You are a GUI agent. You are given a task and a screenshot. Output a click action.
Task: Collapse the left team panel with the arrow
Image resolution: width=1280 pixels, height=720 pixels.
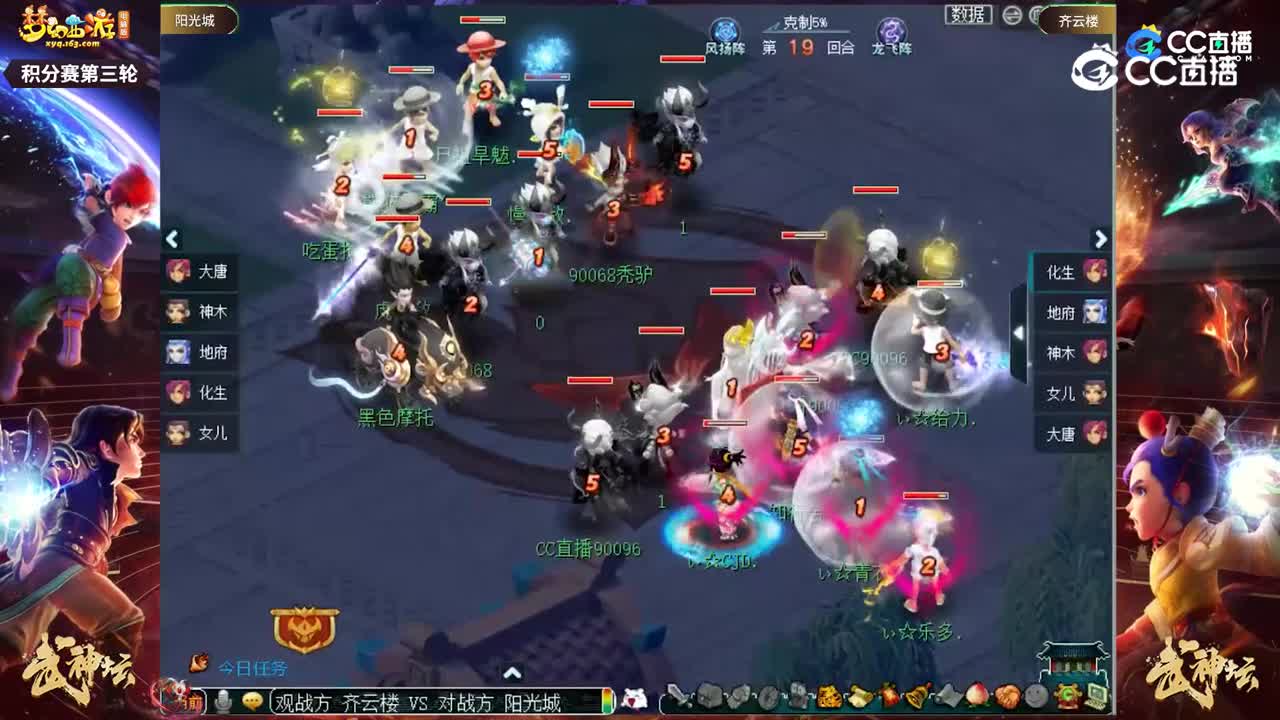(172, 240)
